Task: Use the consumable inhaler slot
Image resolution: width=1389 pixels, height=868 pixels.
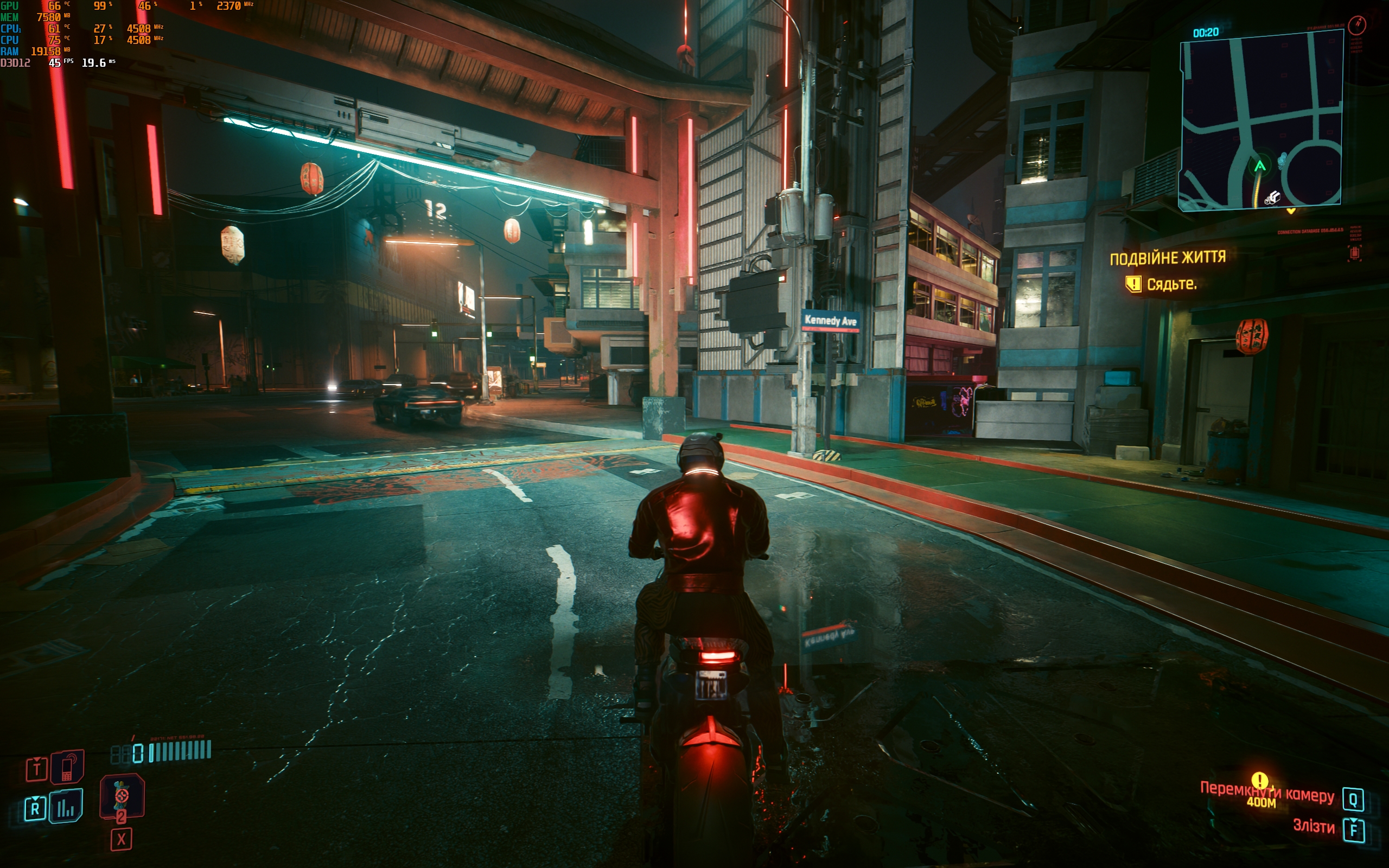Action: 122,796
